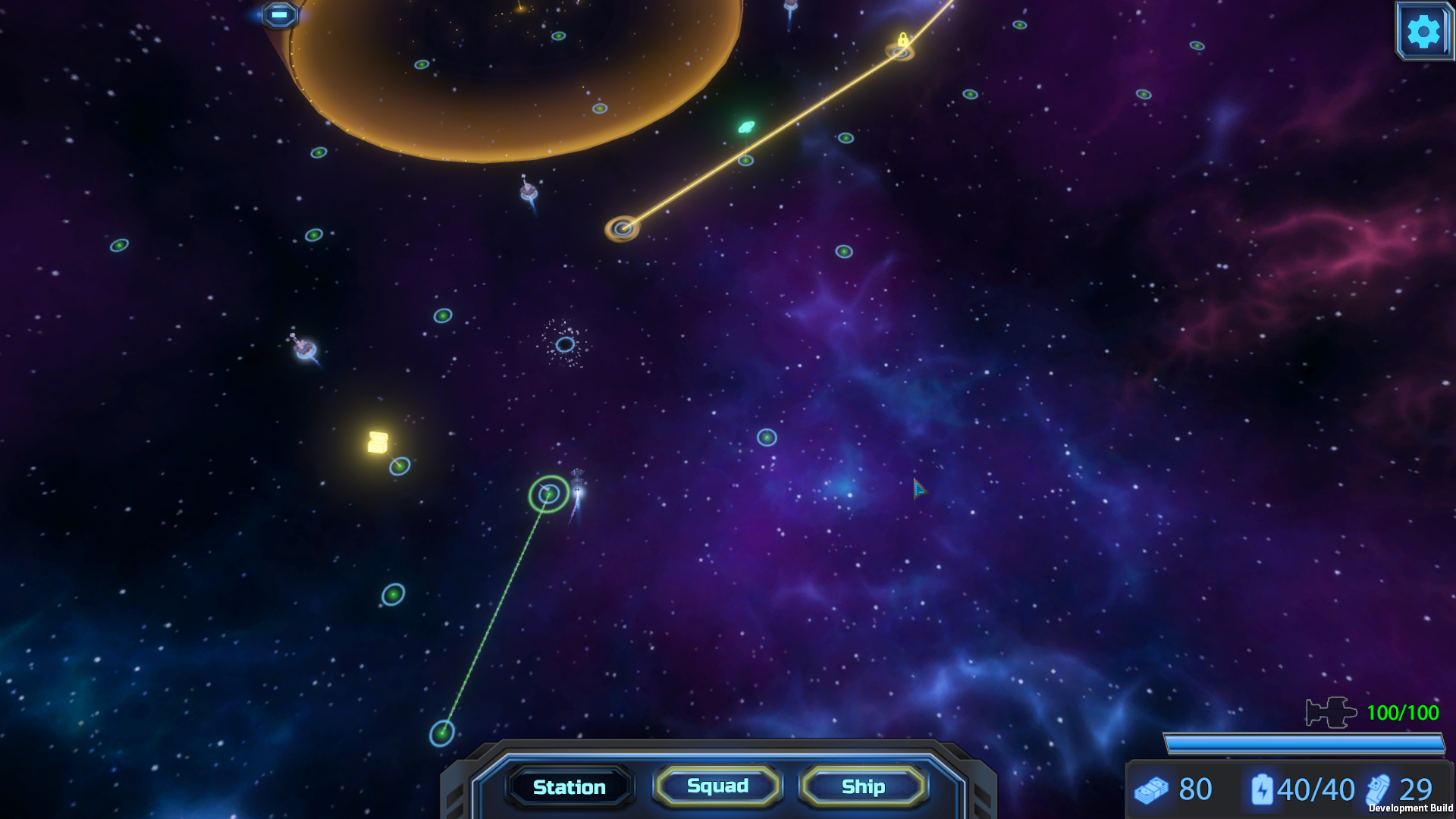
Task: Toggle the octagonal HUD button in top-left
Action: [278, 14]
